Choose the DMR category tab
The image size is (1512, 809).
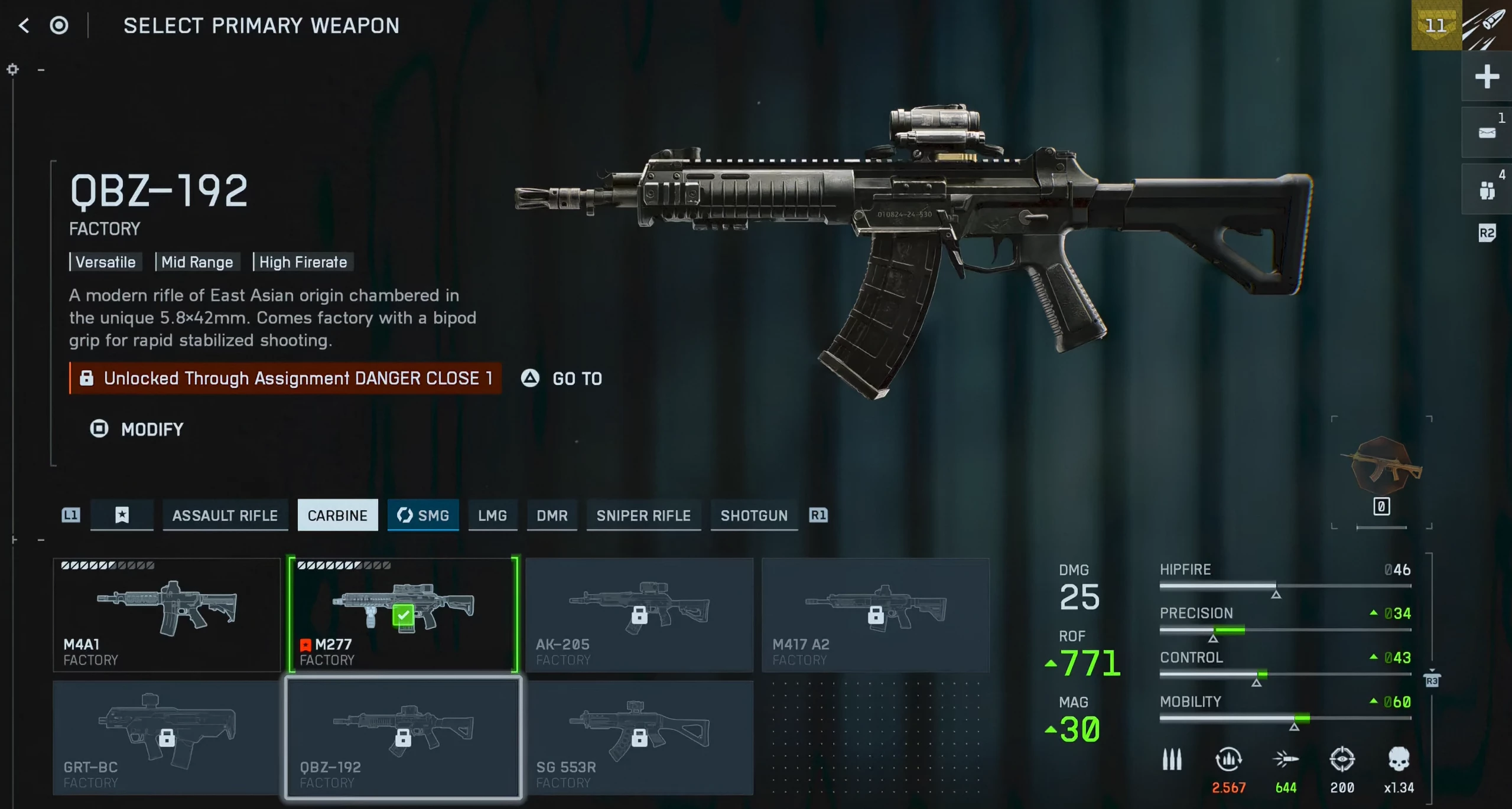[552, 516]
